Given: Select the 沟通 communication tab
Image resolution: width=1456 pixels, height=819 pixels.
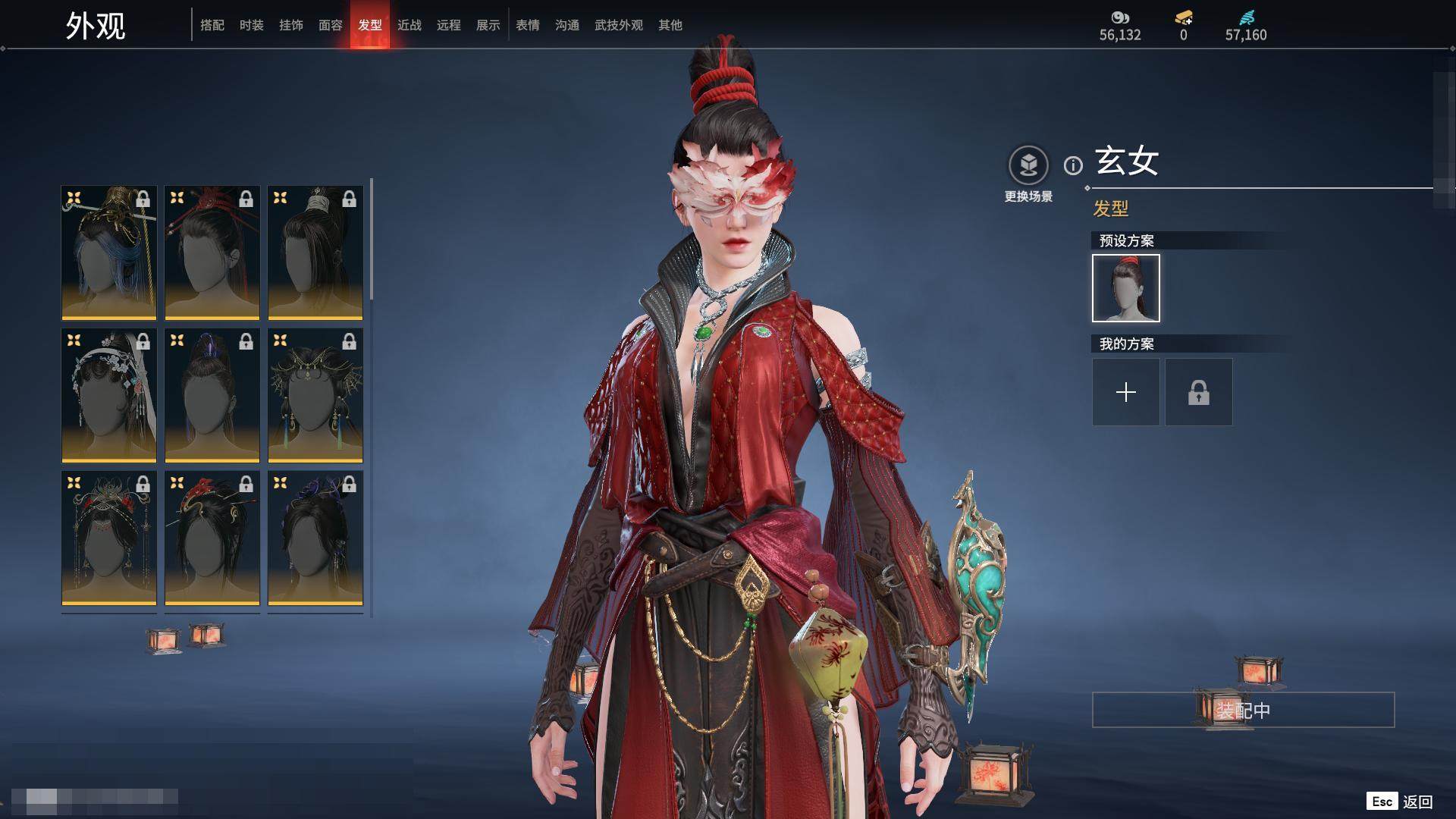Looking at the screenshot, I should click(x=567, y=25).
